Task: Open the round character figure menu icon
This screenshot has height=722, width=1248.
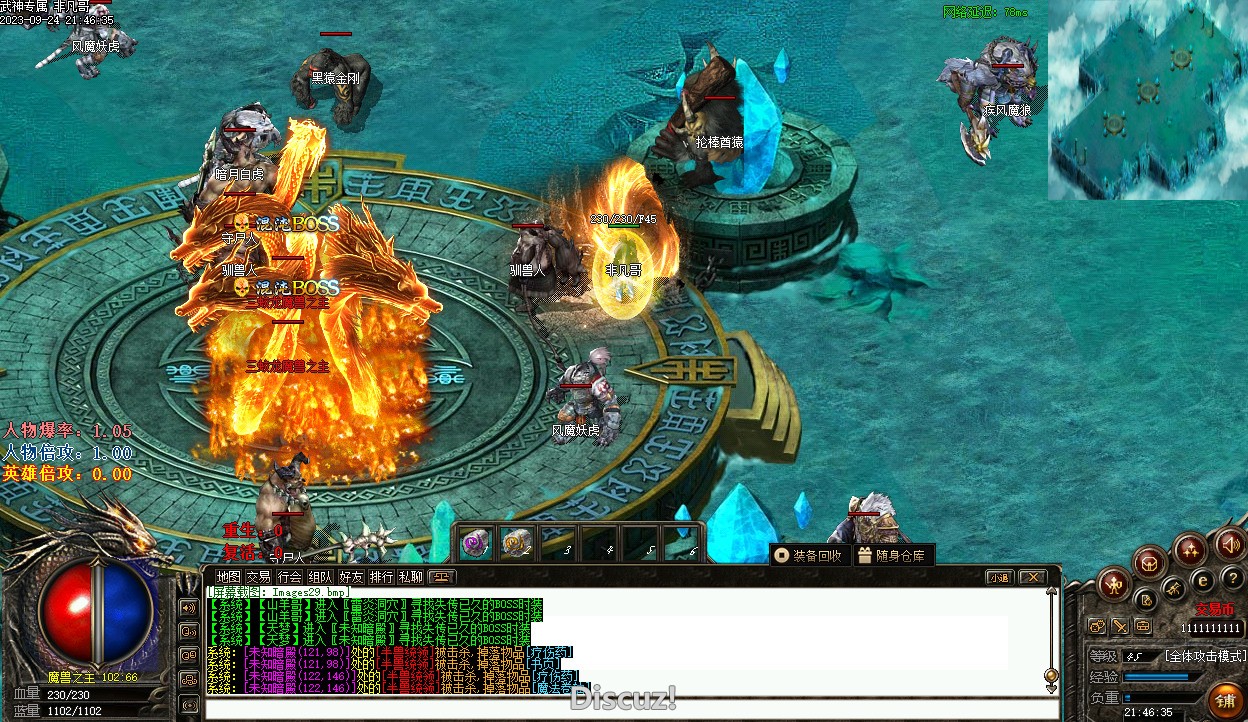Action: [1114, 583]
